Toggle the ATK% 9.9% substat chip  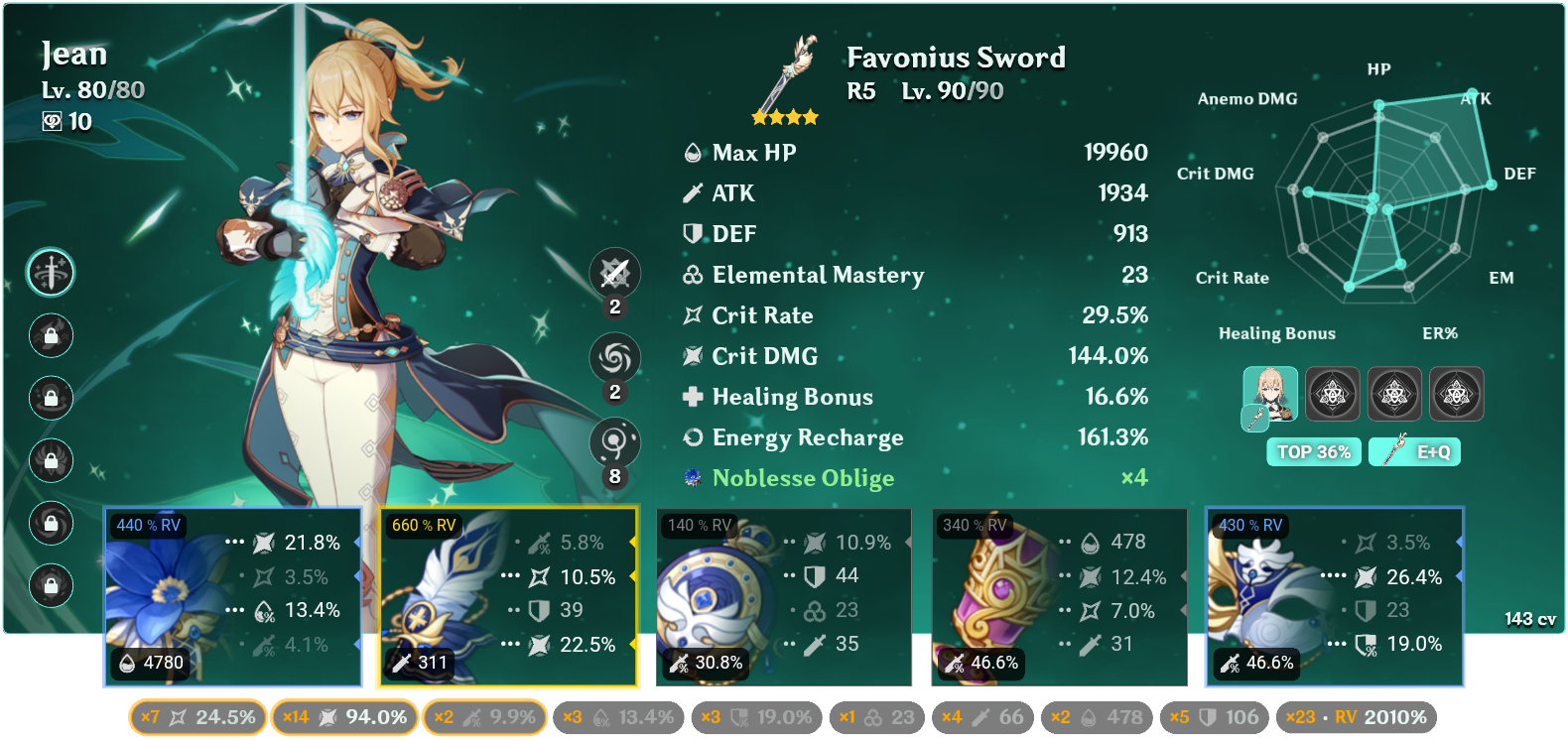[x=484, y=717]
